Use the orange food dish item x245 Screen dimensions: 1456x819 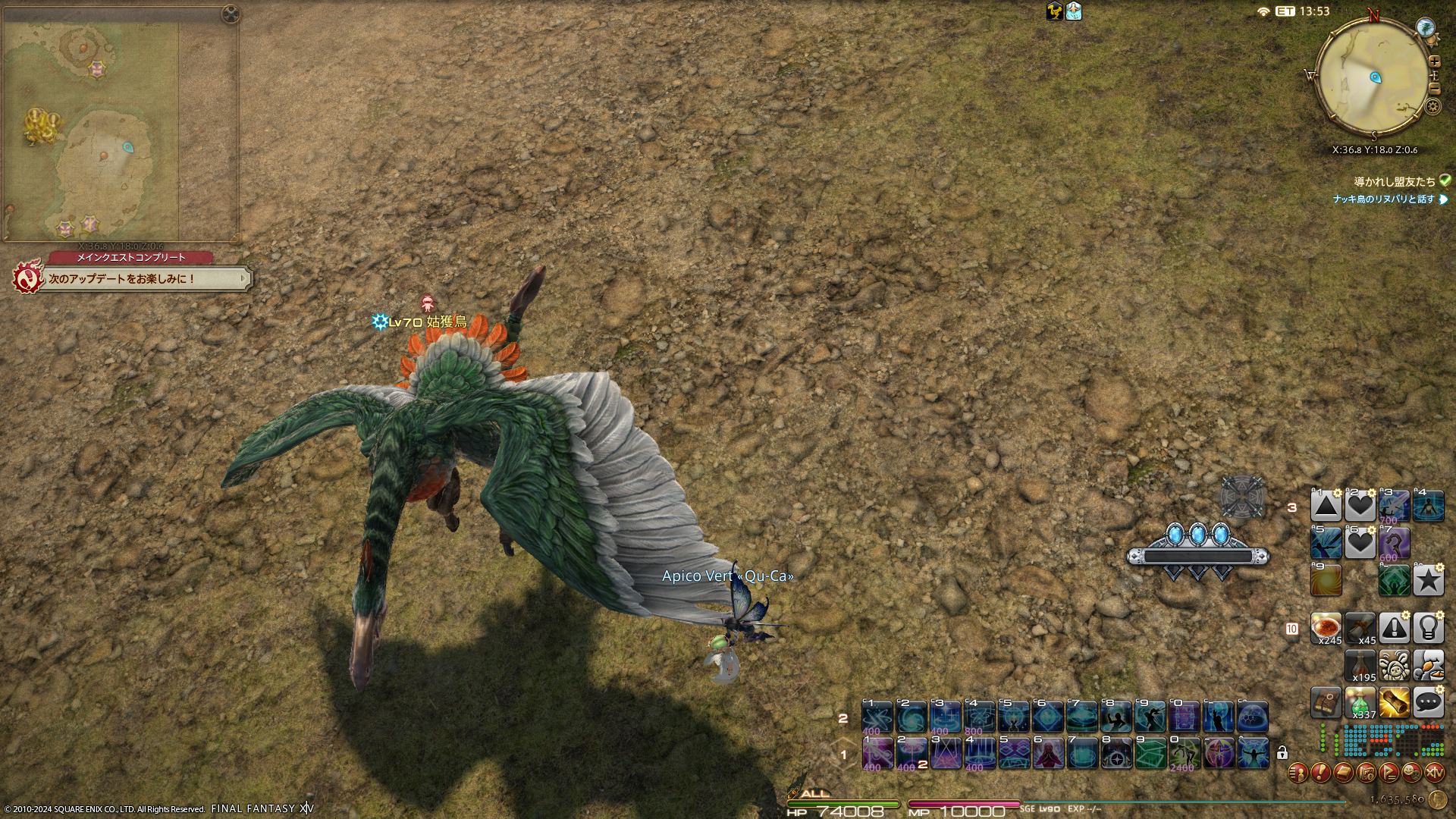[1326, 628]
